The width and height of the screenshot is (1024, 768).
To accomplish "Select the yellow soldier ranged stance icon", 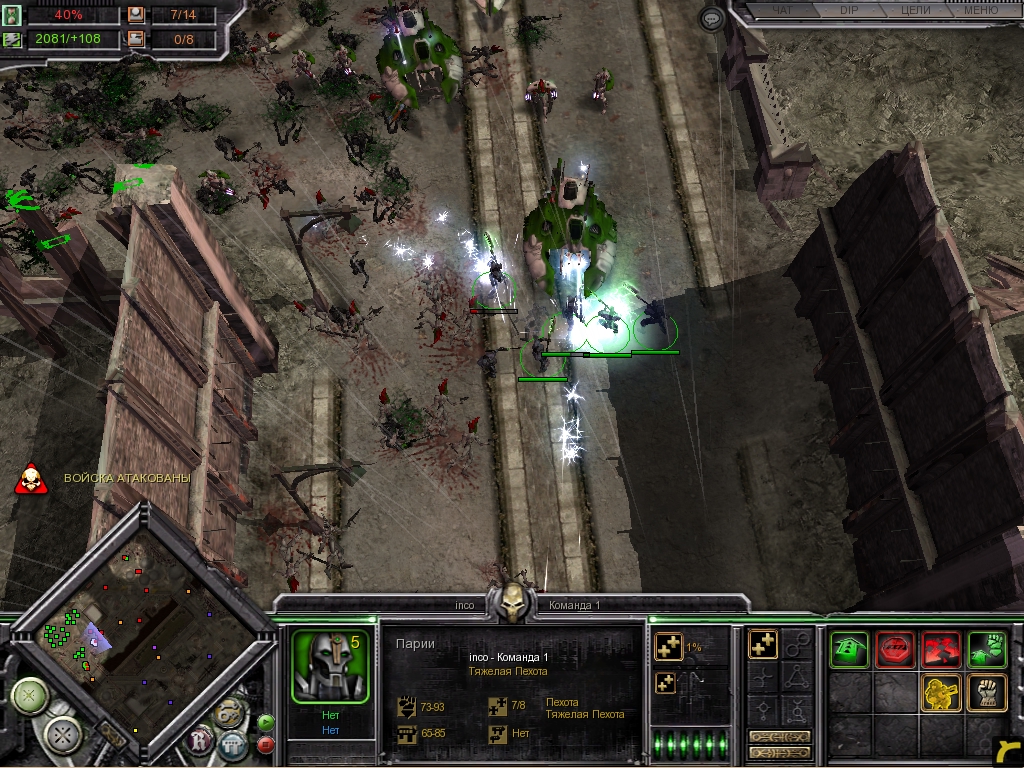I will click(x=941, y=692).
